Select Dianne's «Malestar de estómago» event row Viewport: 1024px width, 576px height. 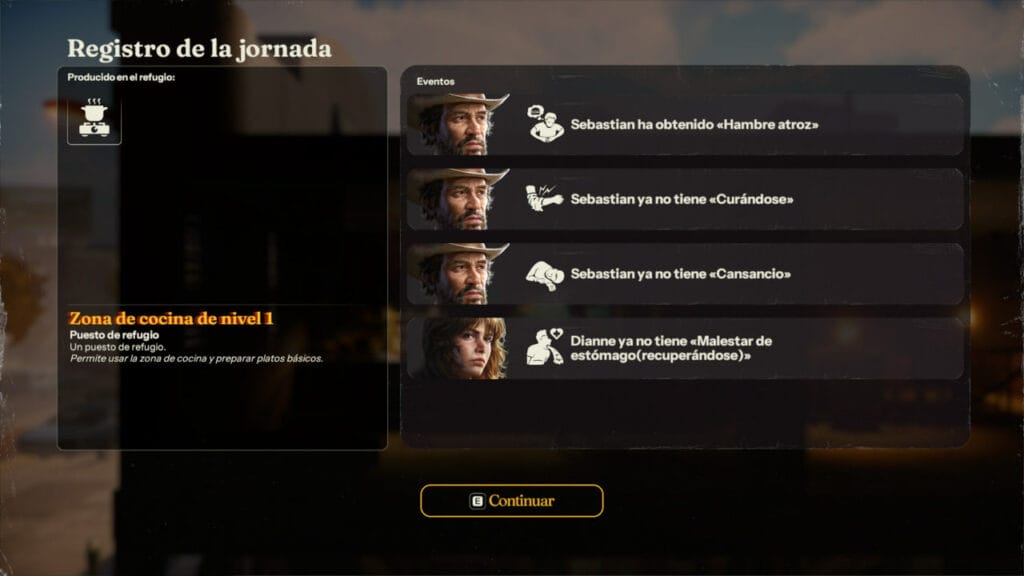click(685, 348)
